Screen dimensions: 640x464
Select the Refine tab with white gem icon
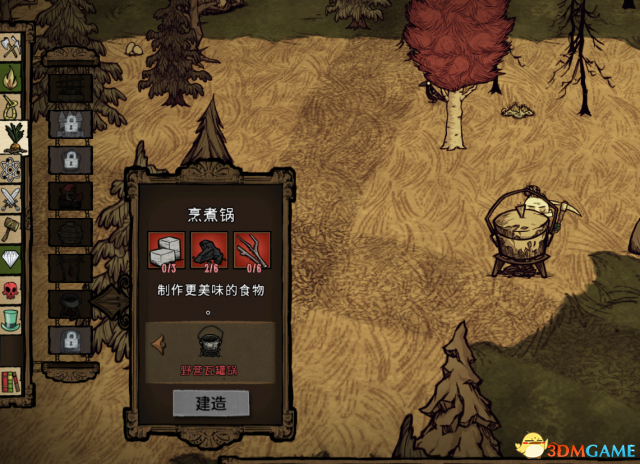(12, 260)
